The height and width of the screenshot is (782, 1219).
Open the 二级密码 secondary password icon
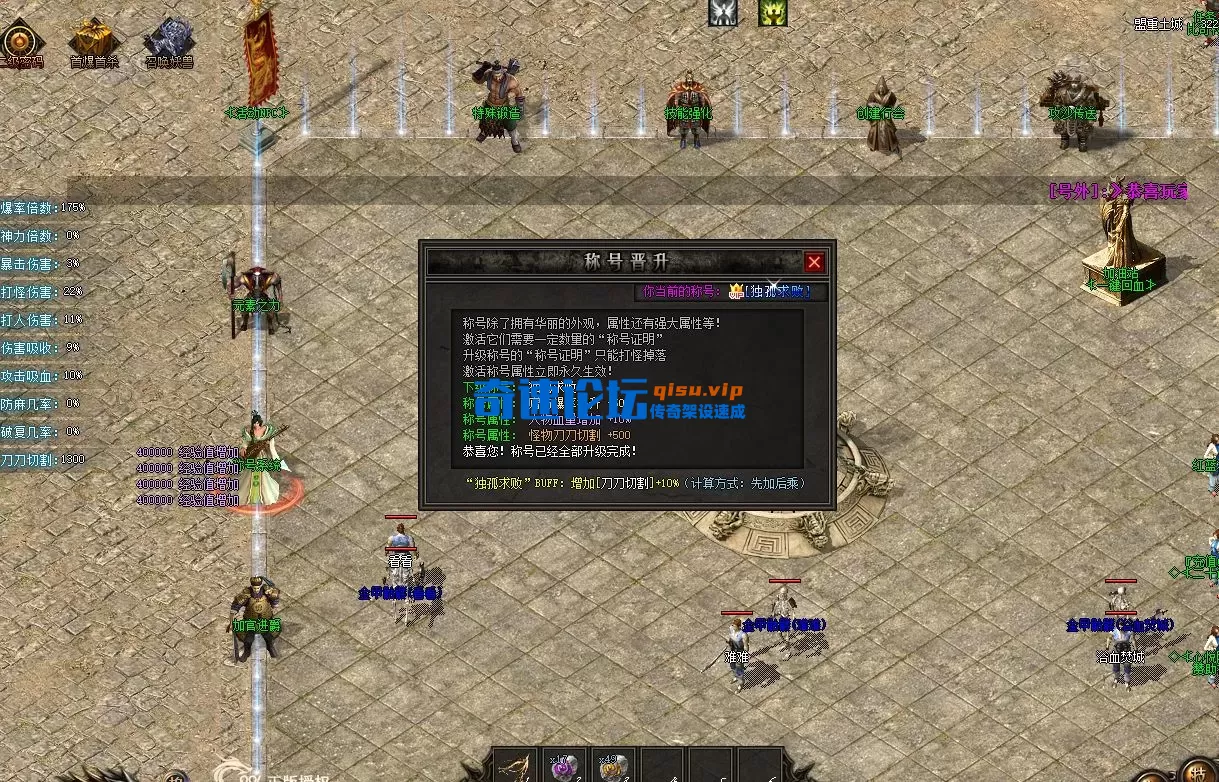[x=20, y=42]
